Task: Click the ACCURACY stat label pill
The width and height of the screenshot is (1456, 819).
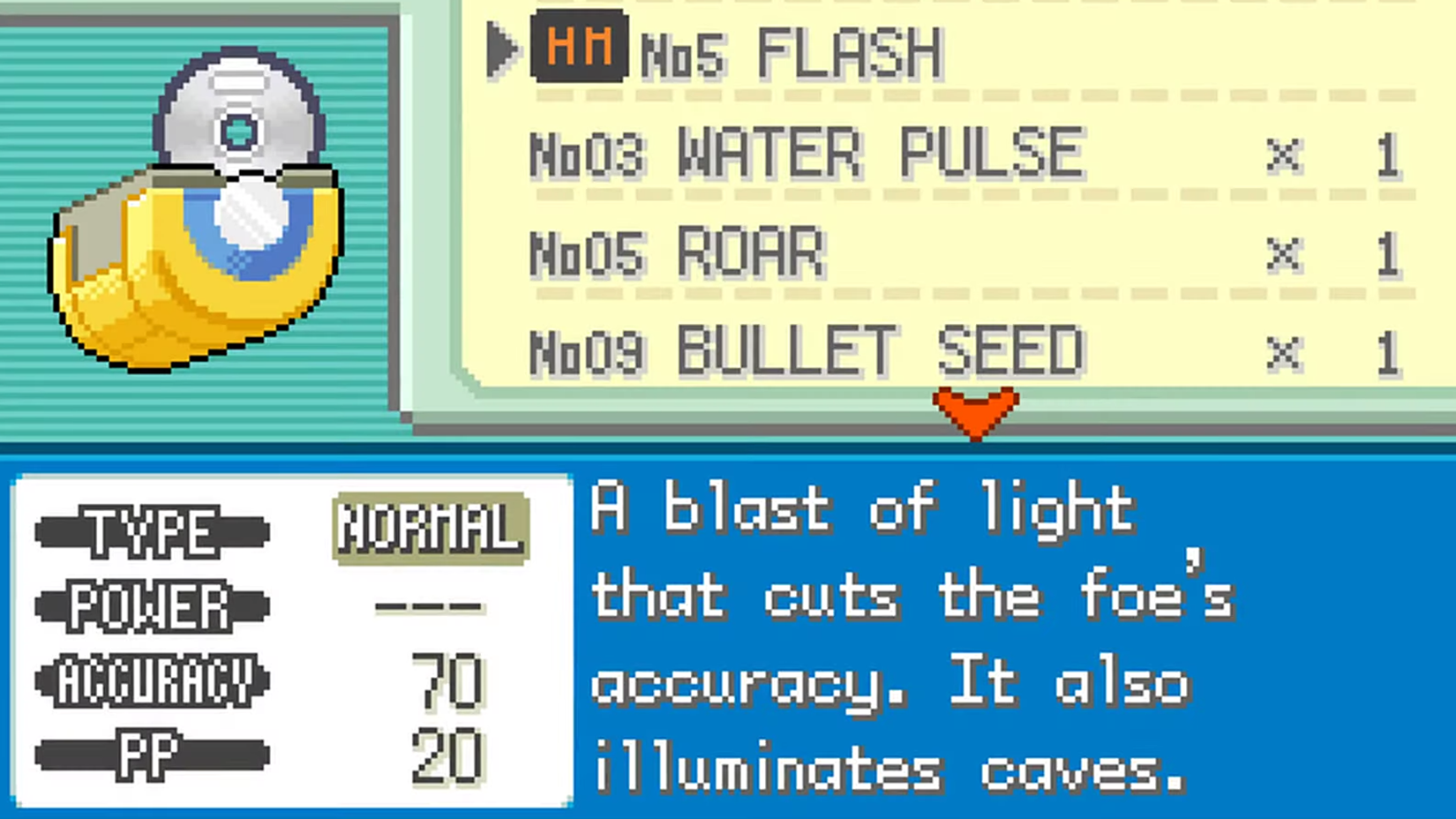Action: [152, 680]
